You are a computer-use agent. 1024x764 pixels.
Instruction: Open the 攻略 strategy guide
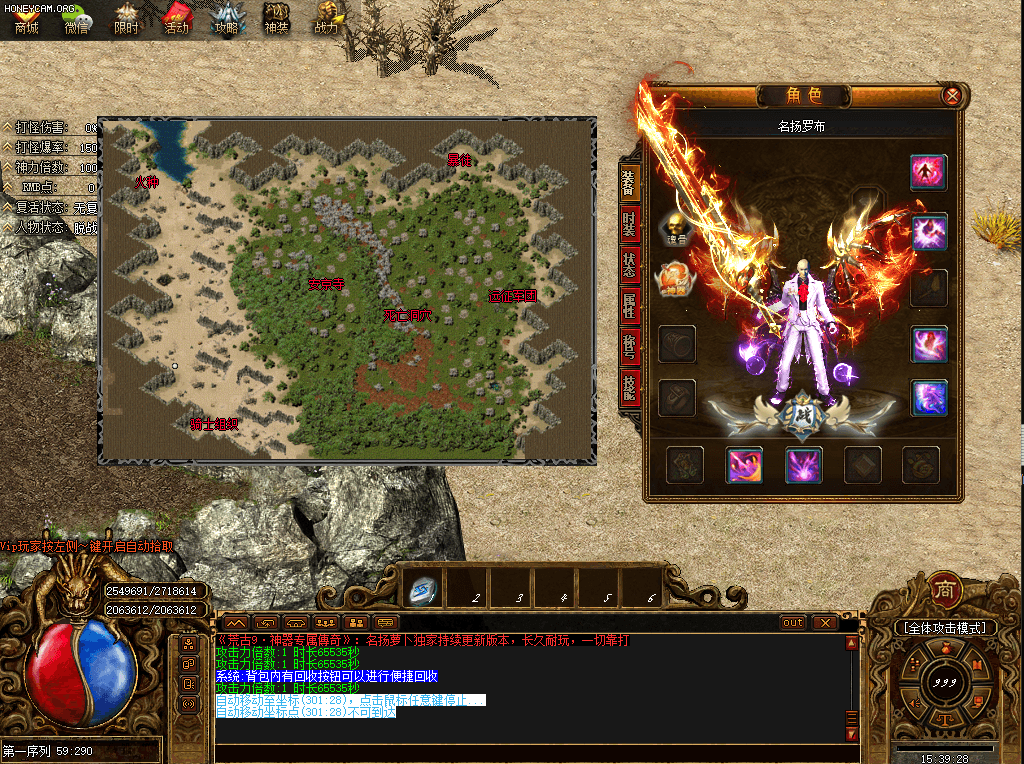click(227, 18)
